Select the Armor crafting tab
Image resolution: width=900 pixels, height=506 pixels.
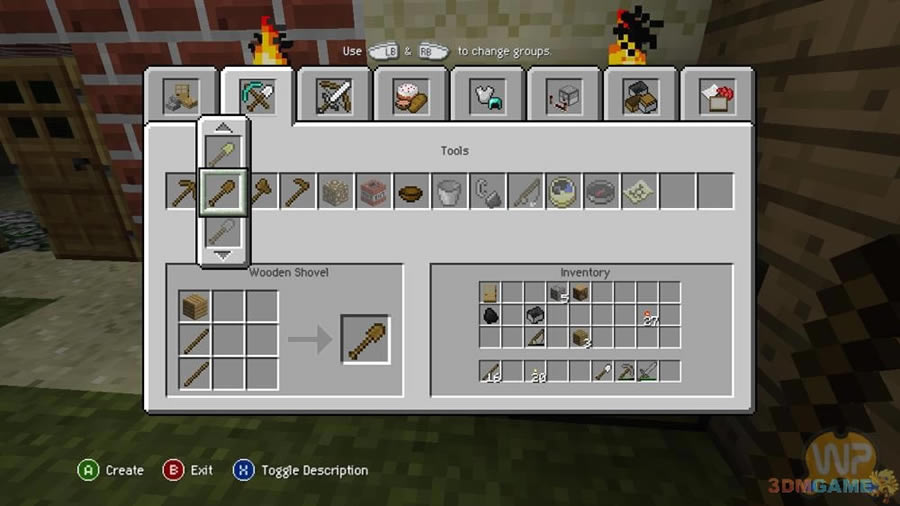[487, 96]
